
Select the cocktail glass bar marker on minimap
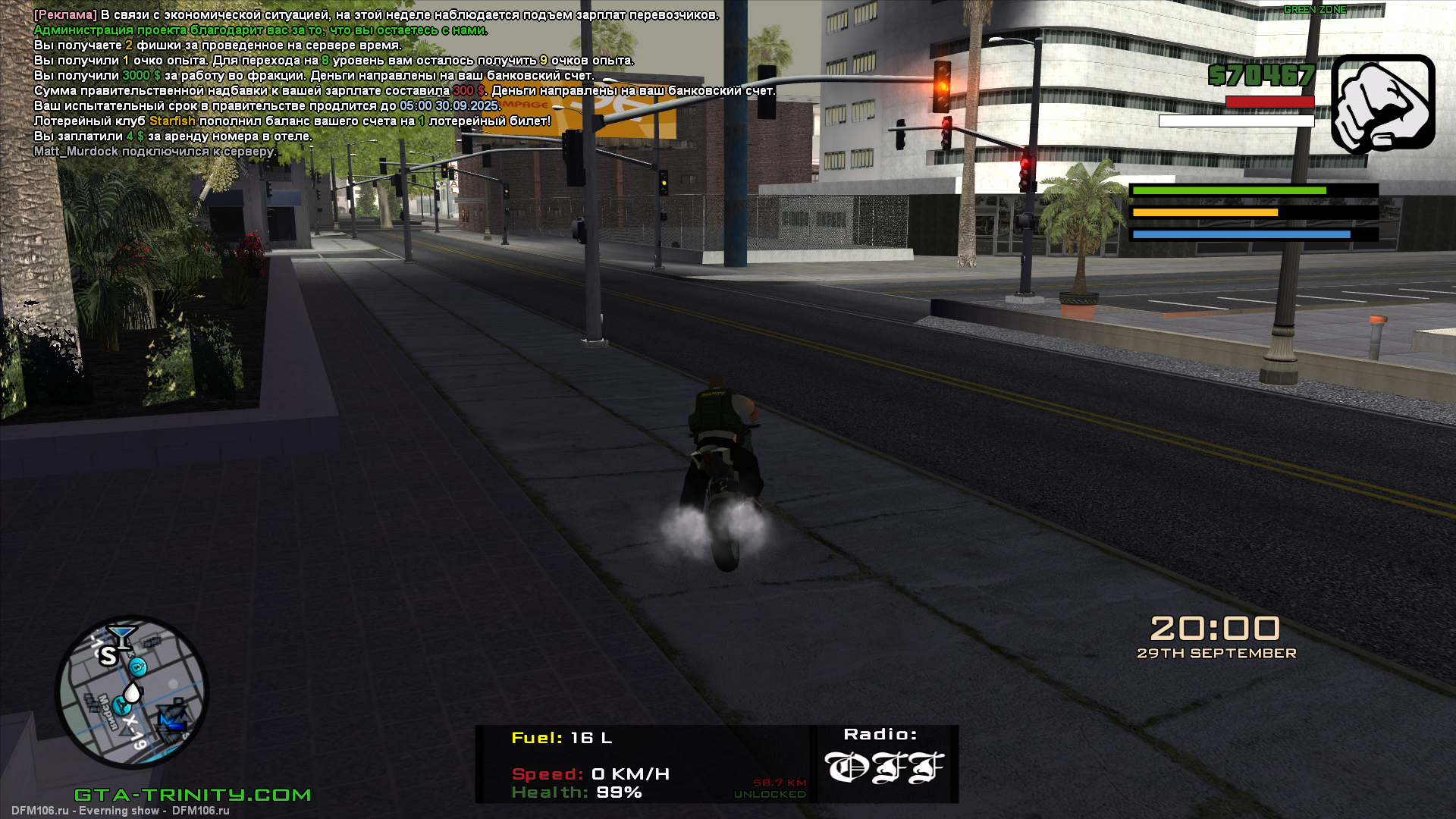(x=121, y=635)
